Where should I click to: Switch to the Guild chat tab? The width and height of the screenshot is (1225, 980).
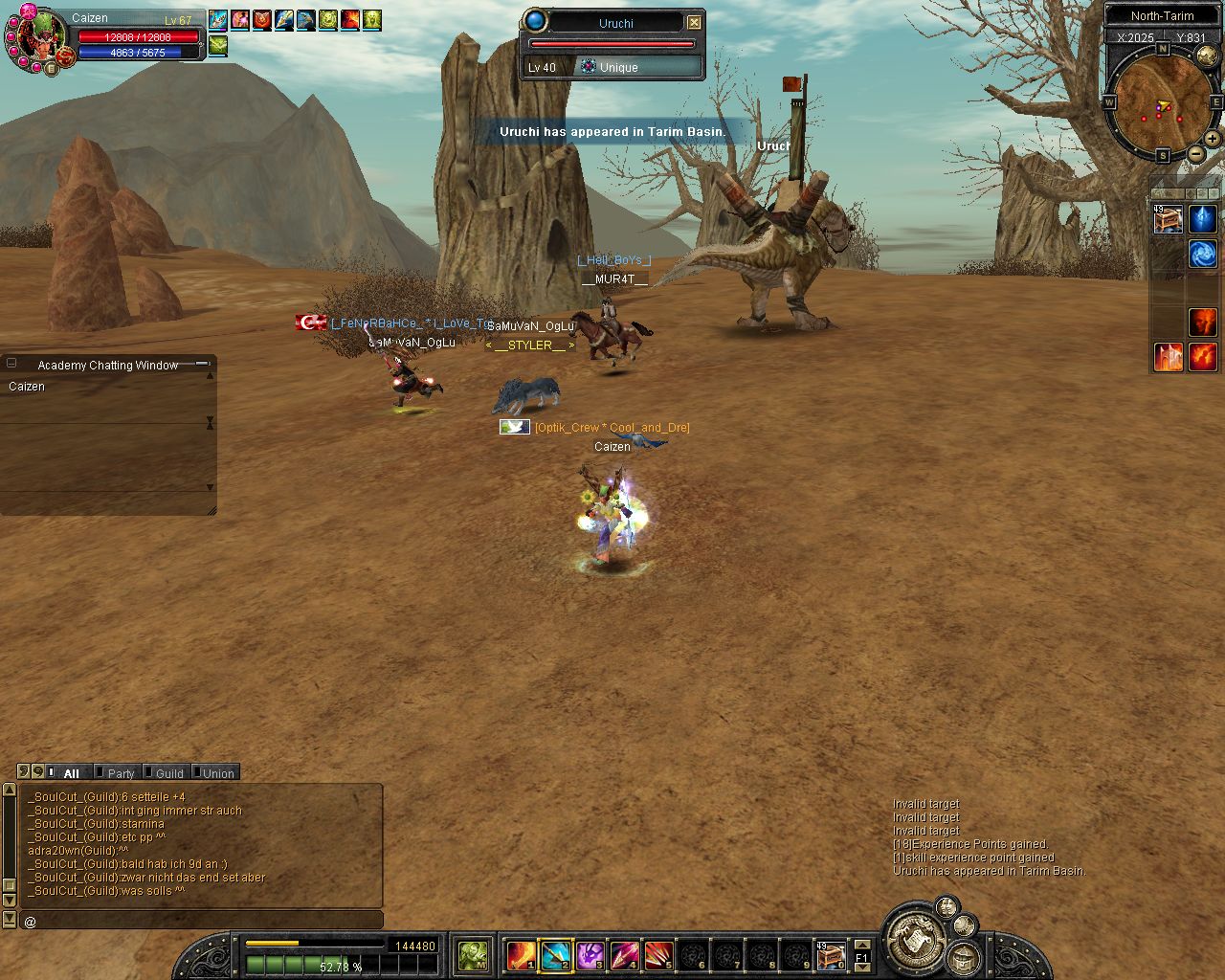pos(168,773)
